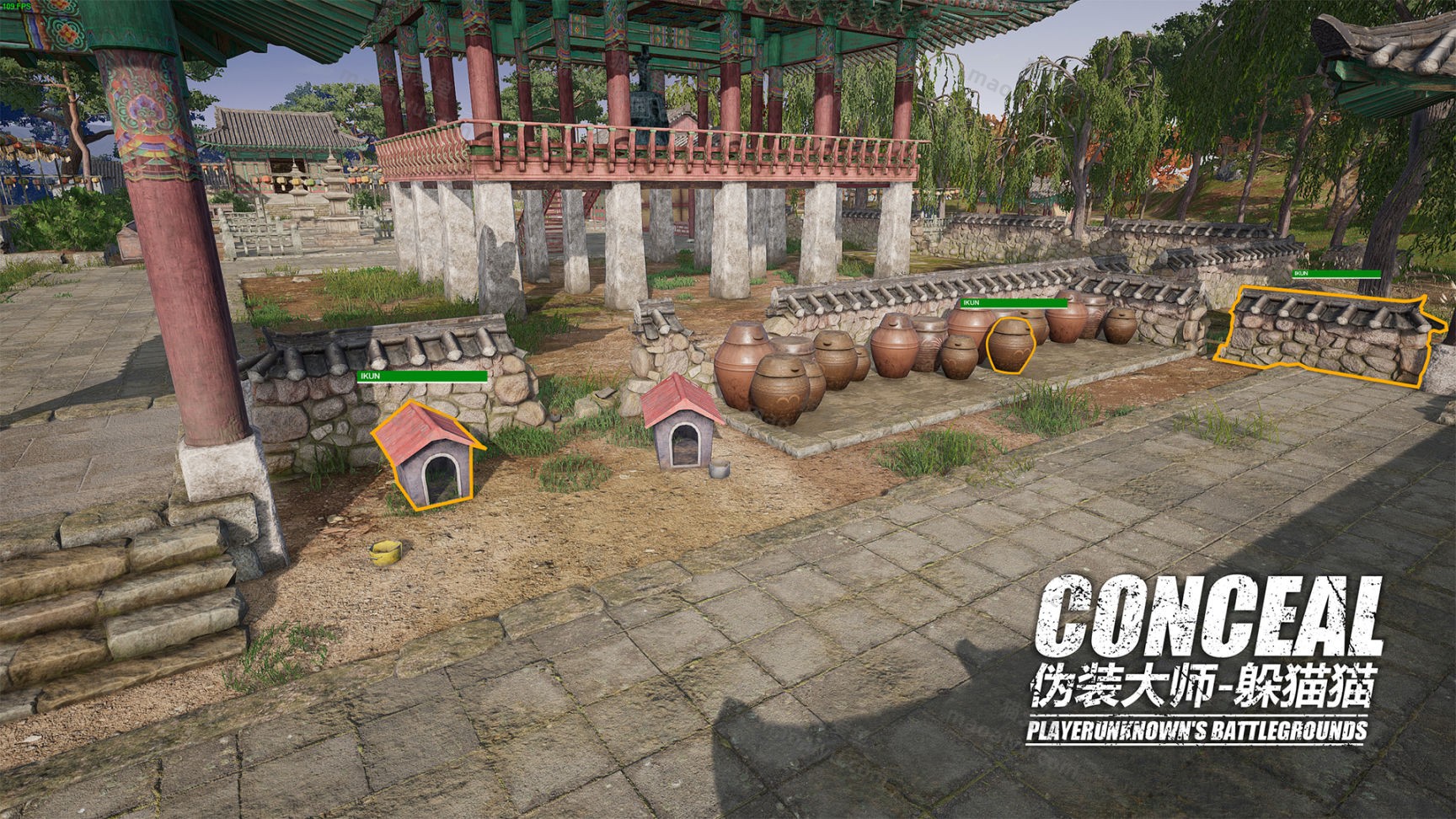
Task: Click the leftmost green health bar
Action: pyautogui.click(x=421, y=377)
